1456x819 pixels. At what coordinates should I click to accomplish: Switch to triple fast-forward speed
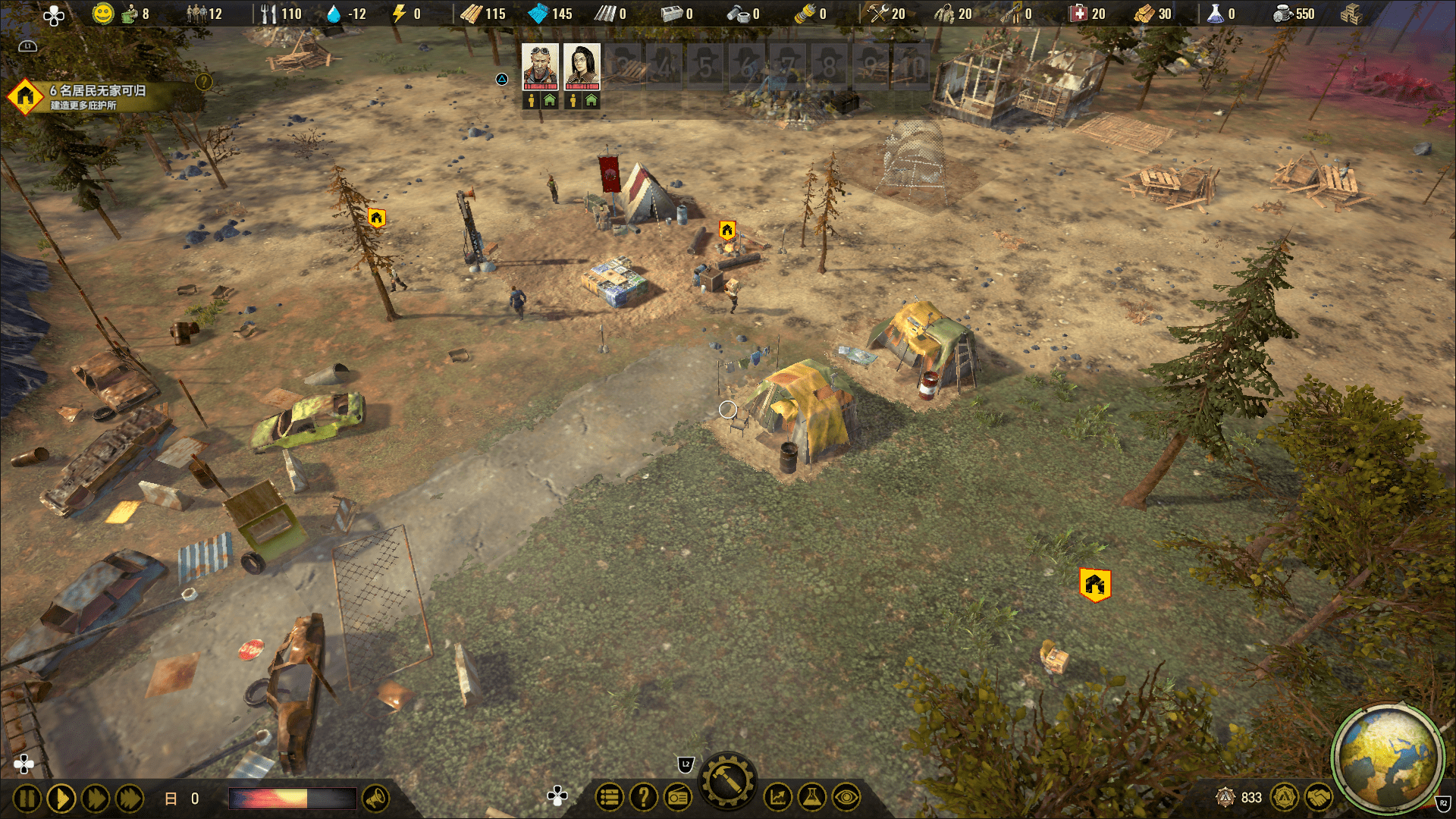tap(130, 799)
